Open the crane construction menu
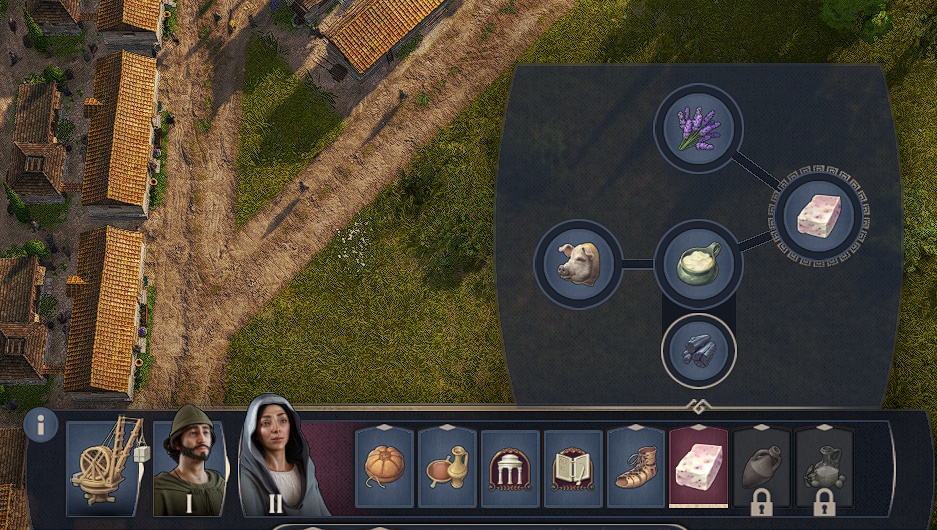The image size is (937, 530). pos(105,467)
